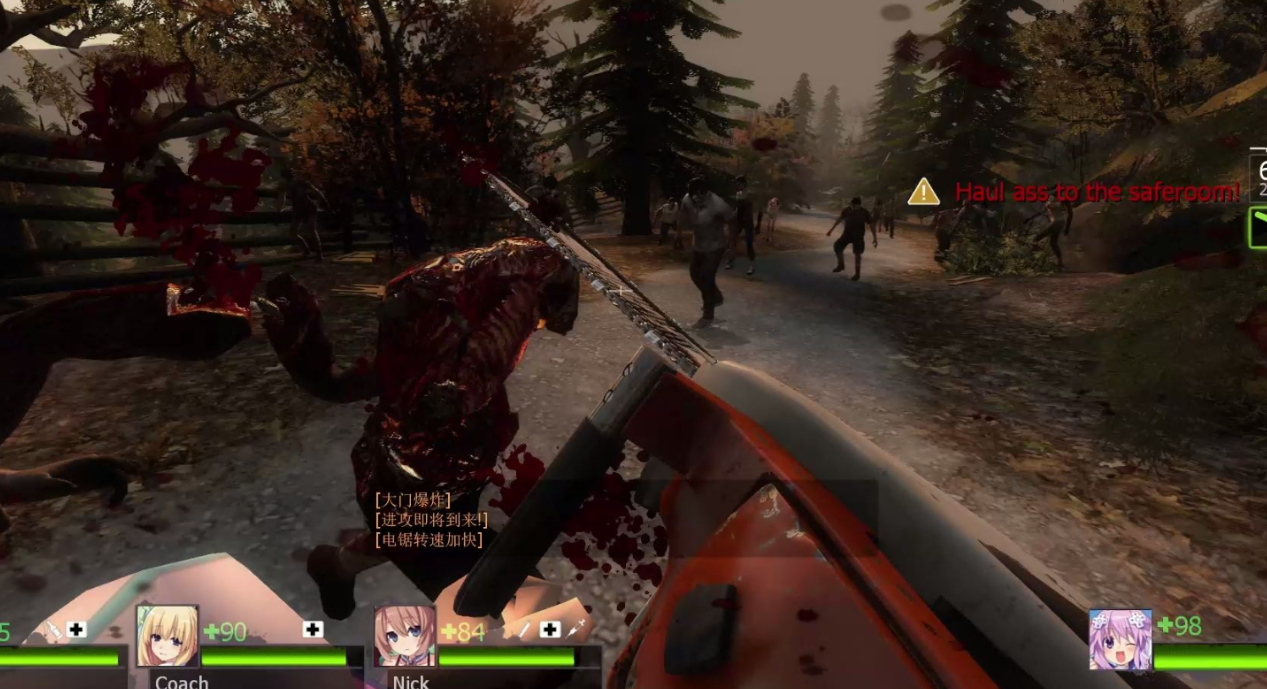The height and width of the screenshot is (689, 1267).
Task: Click Nick's first aid kit icon
Action: coord(549,630)
